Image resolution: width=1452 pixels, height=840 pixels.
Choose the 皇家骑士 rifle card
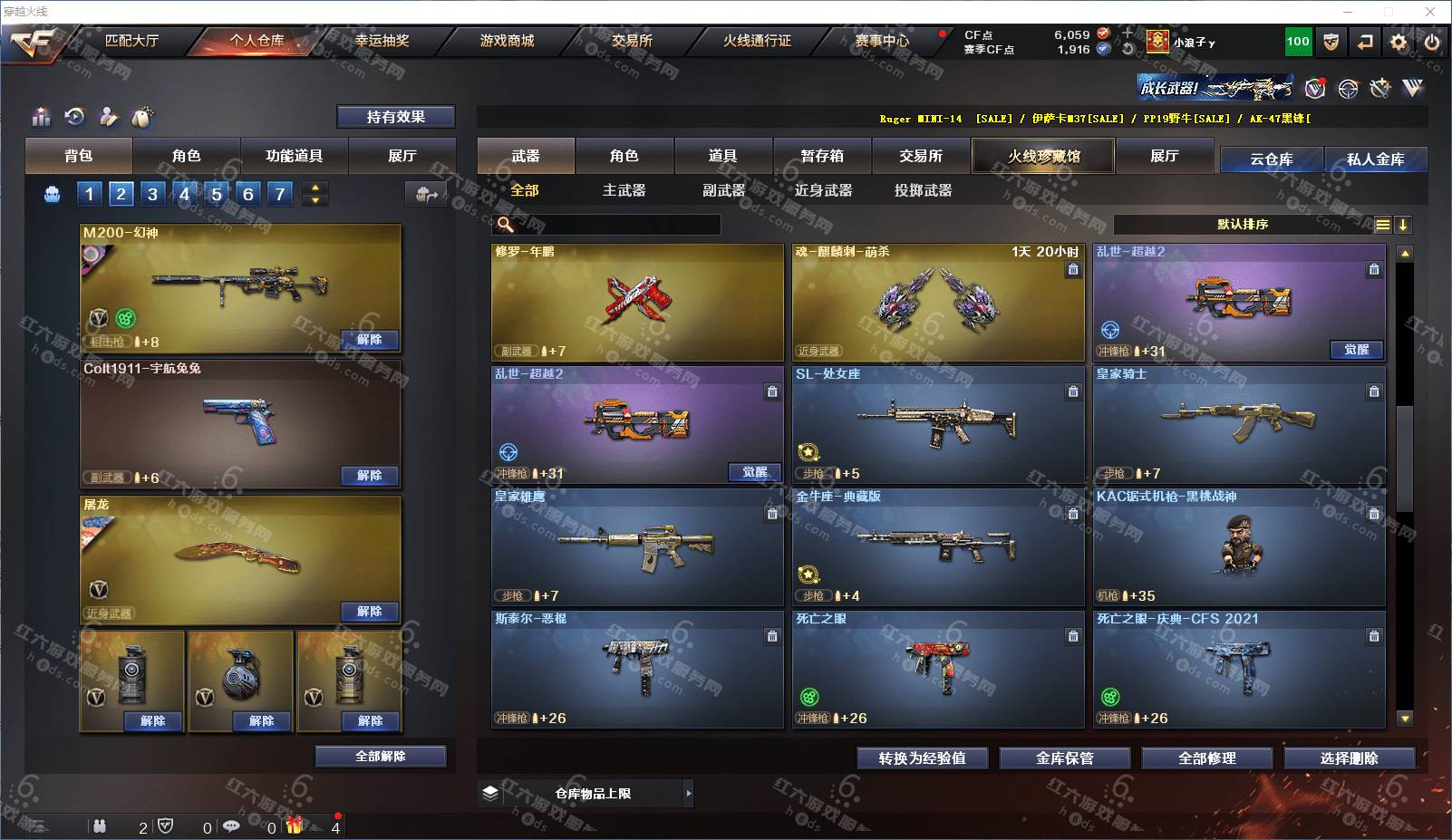pyautogui.click(x=1239, y=424)
